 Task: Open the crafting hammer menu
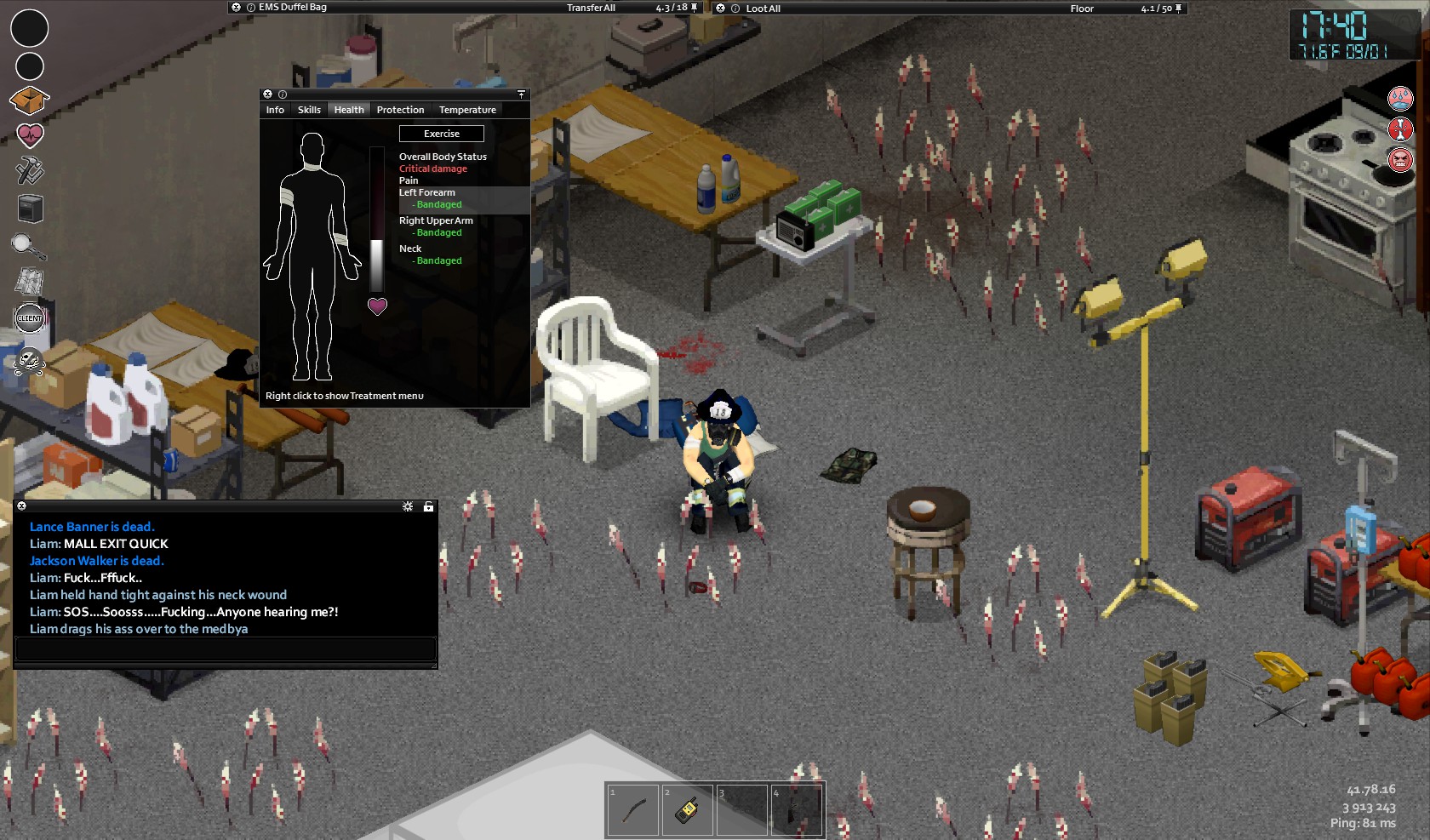[x=30, y=170]
